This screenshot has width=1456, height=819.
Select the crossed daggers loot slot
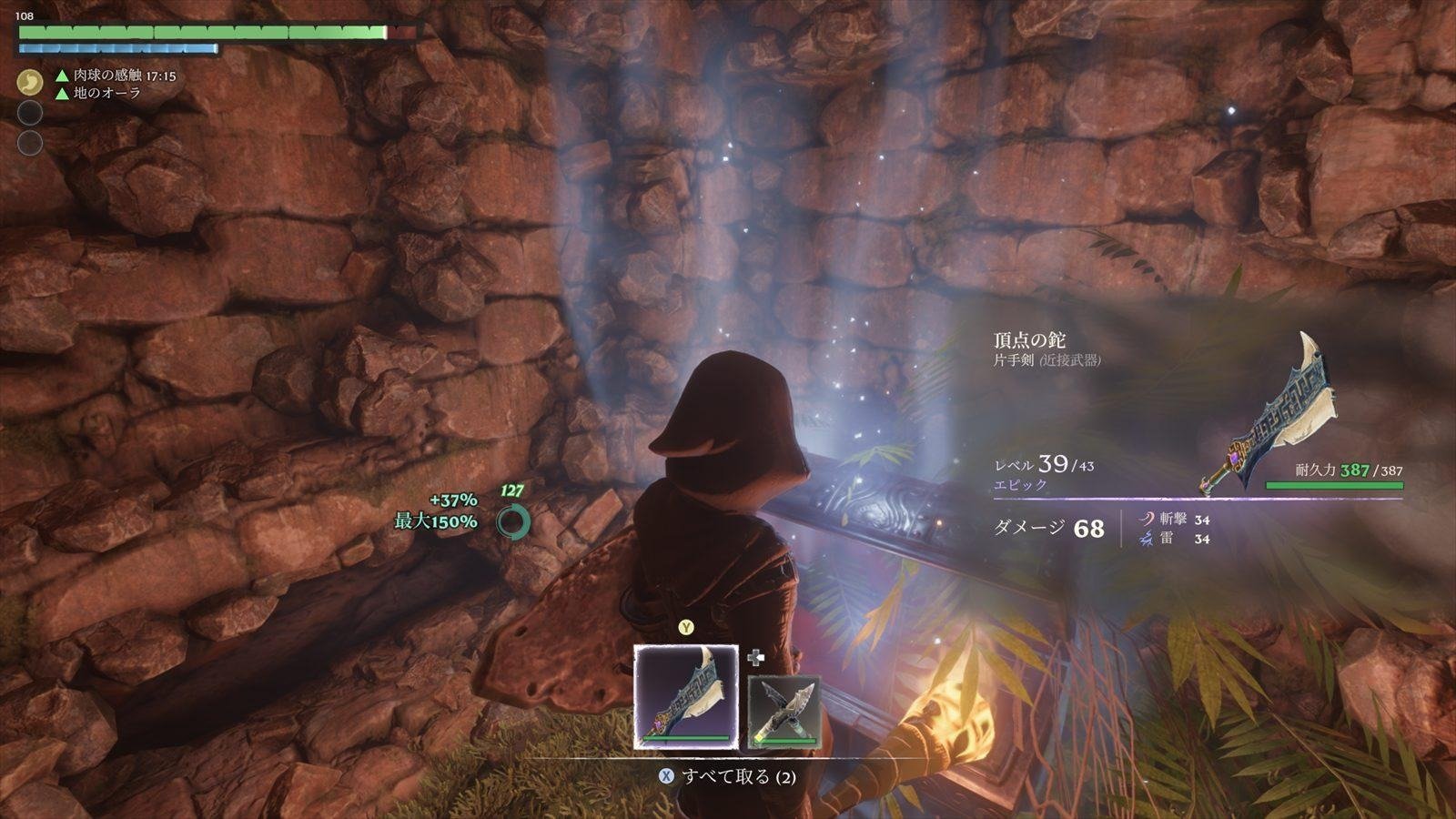784,713
